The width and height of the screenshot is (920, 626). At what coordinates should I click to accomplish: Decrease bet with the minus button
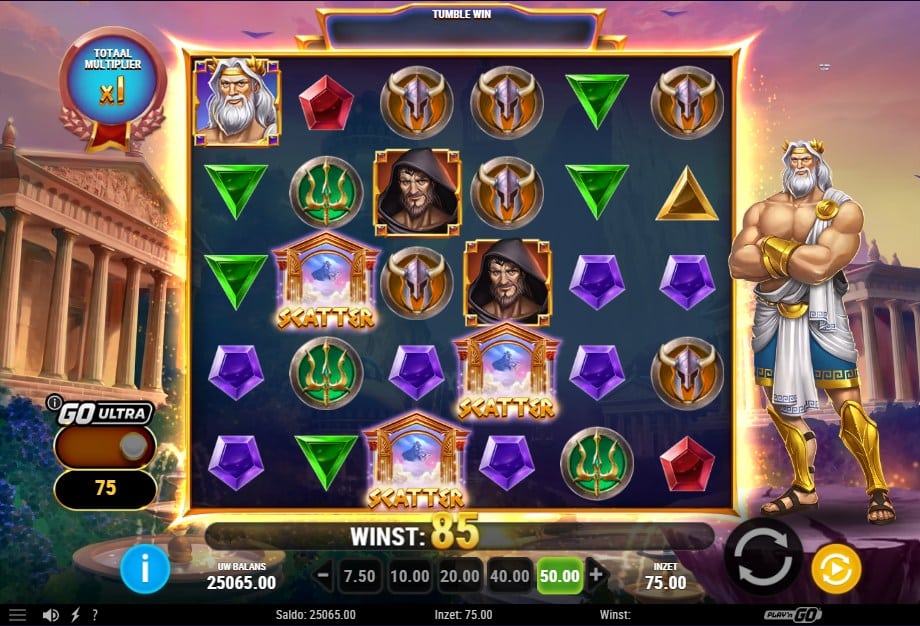pos(323,575)
